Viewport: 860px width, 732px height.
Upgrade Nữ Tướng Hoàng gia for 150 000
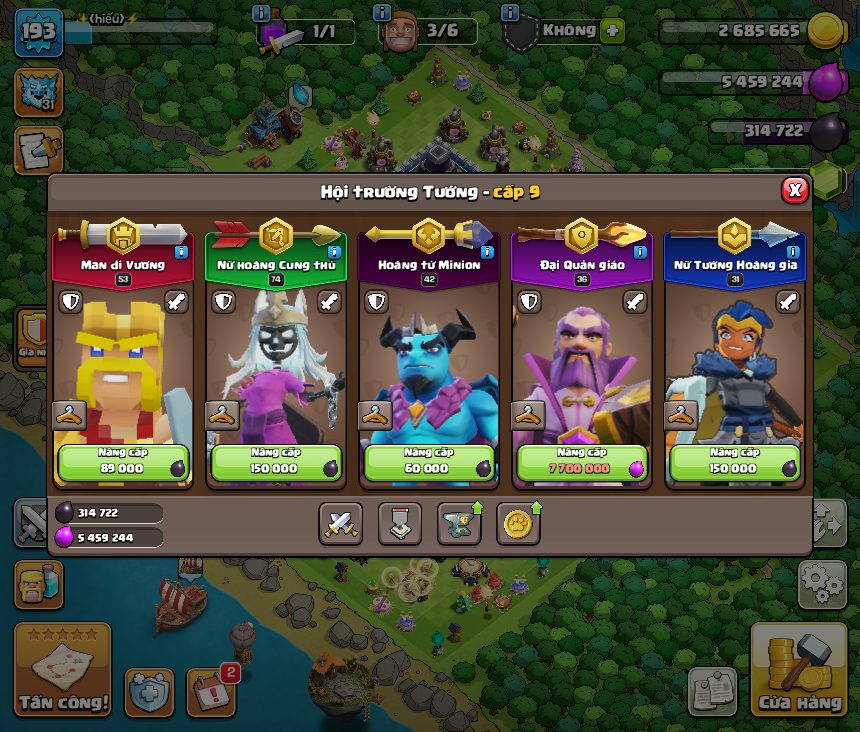click(x=734, y=462)
